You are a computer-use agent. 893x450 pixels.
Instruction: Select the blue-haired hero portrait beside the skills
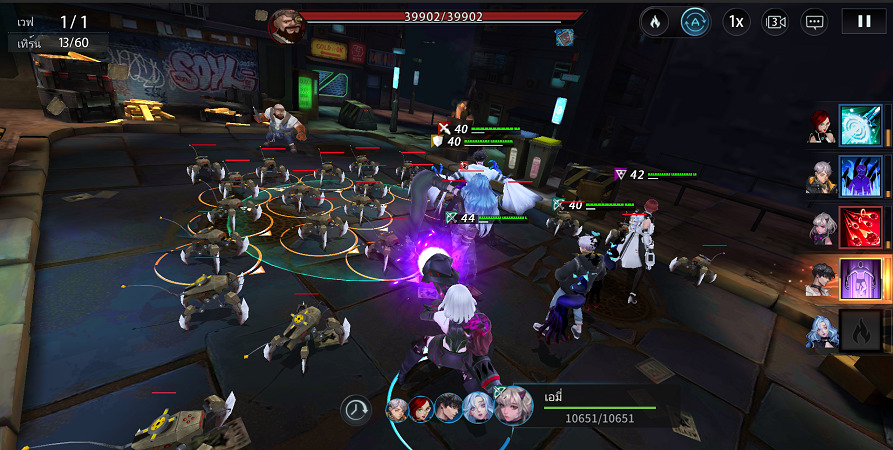(820, 332)
